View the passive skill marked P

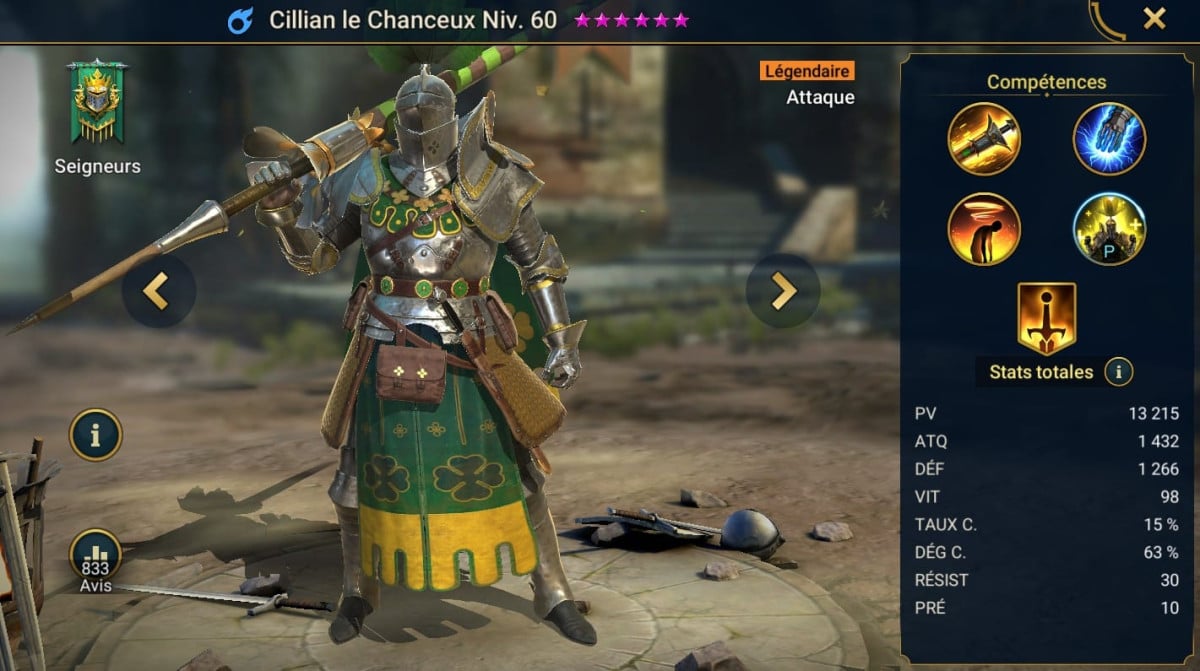[1109, 229]
